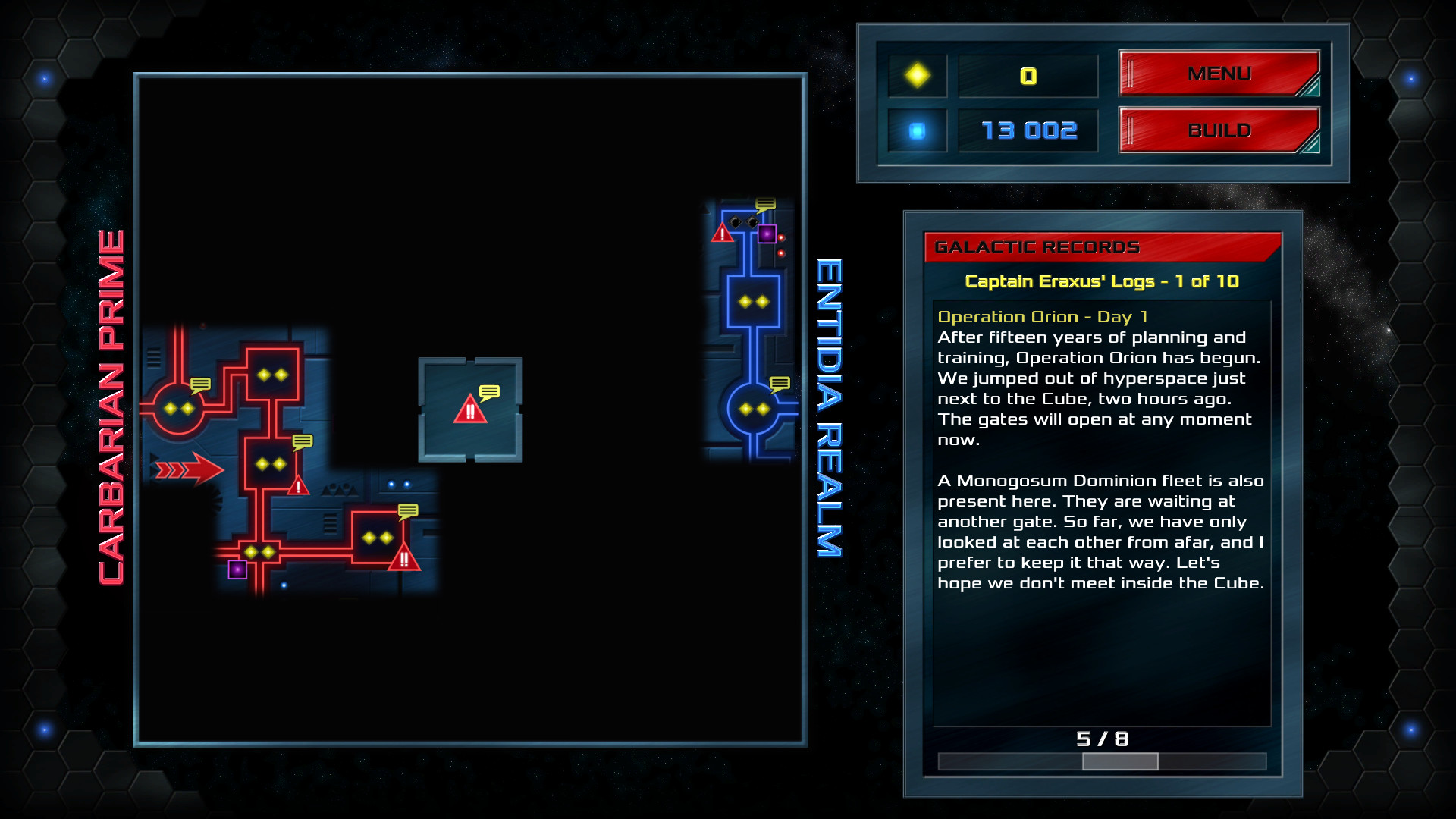
Task: Select the circular blue gate node with yellow diamonds
Action: point(754,410)
